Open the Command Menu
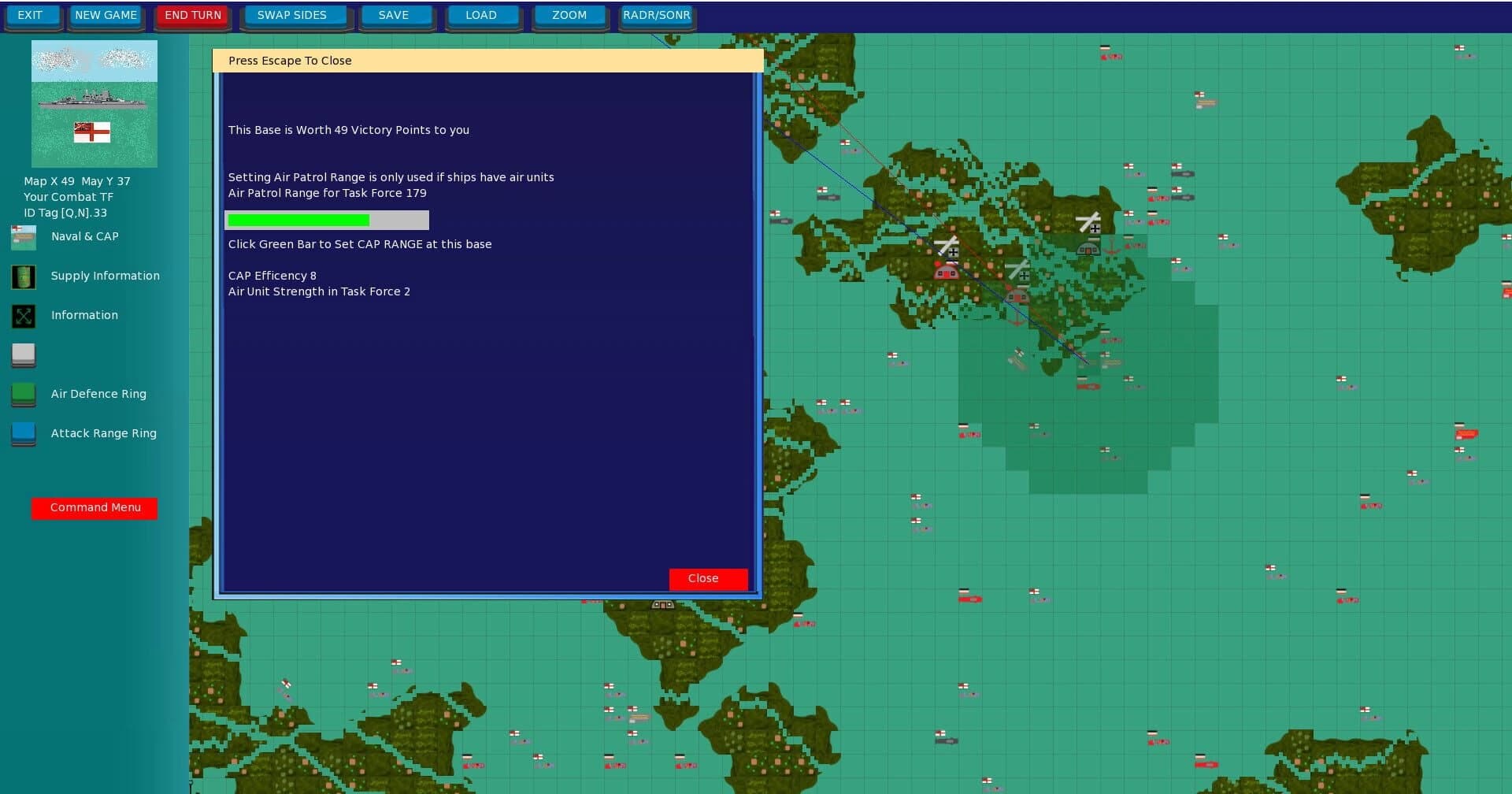 94,507
